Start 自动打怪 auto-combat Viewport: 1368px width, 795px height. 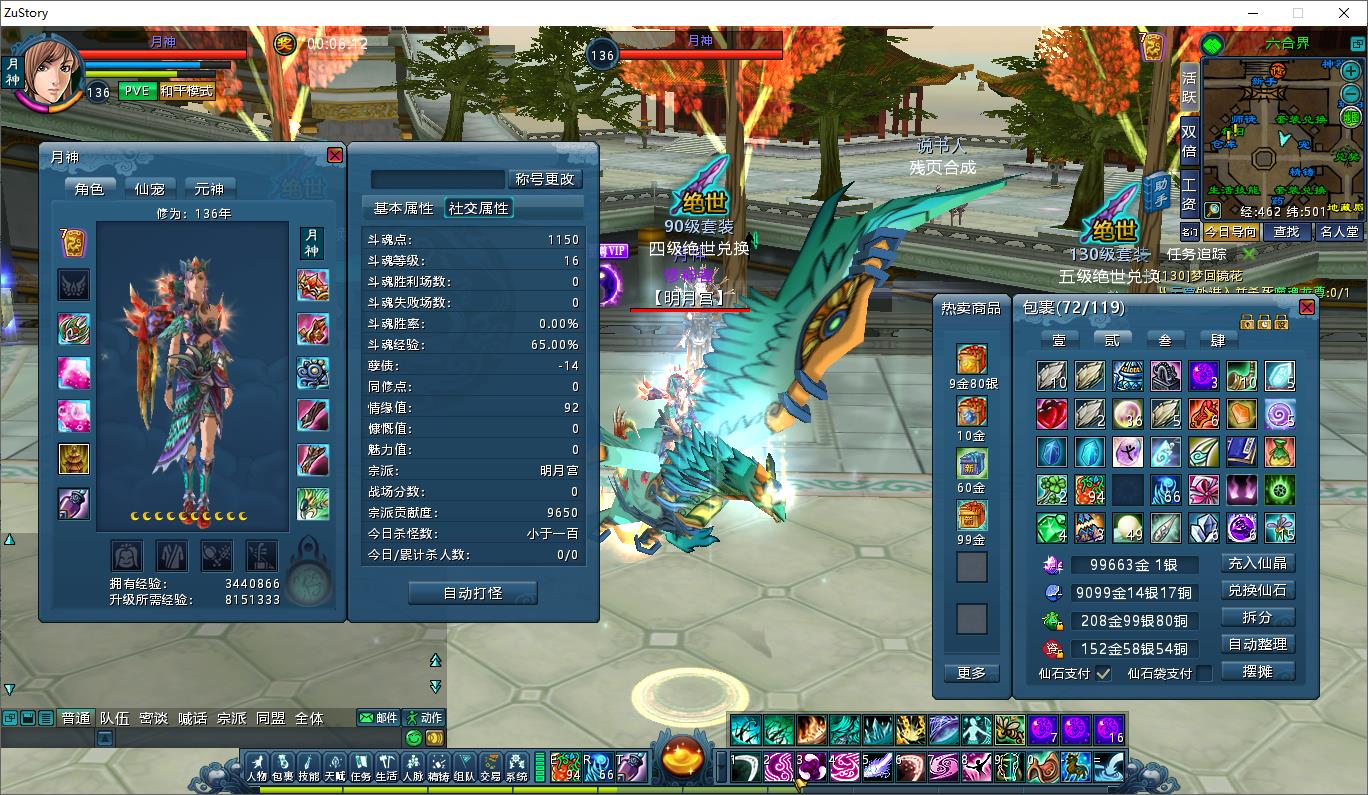(x=473, y=593)
